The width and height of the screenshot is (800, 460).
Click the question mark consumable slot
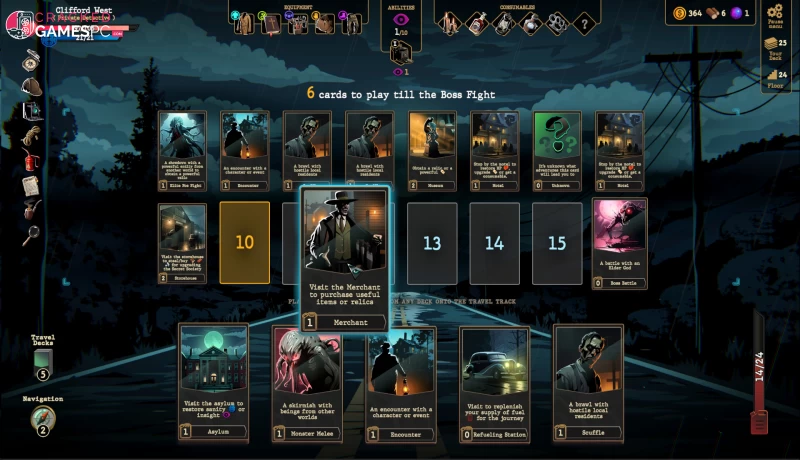585,22
